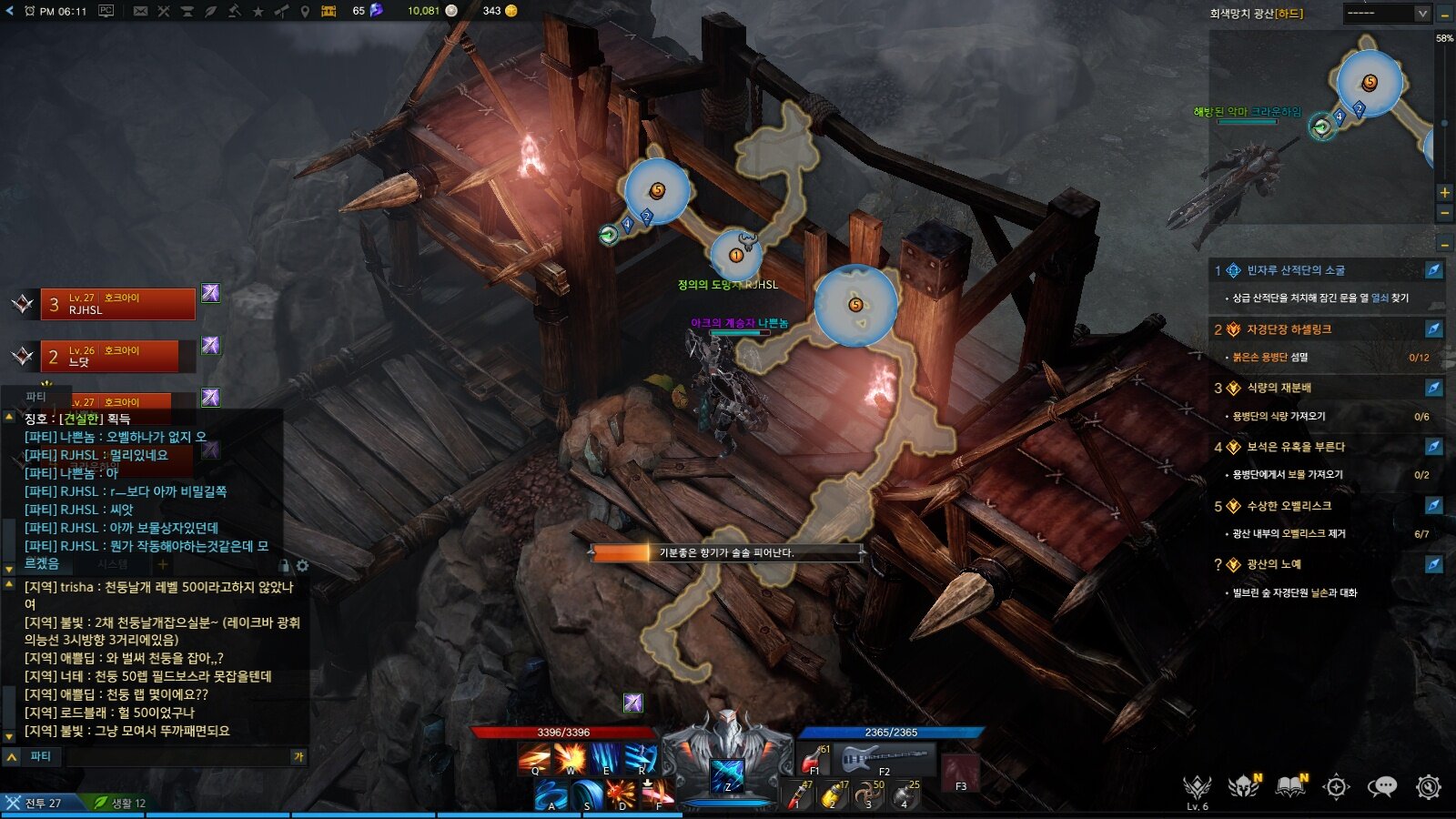This screenshot has height=819, width=1456.
Task: Activate the W explosion skill
Action: (x=571, y=757)
